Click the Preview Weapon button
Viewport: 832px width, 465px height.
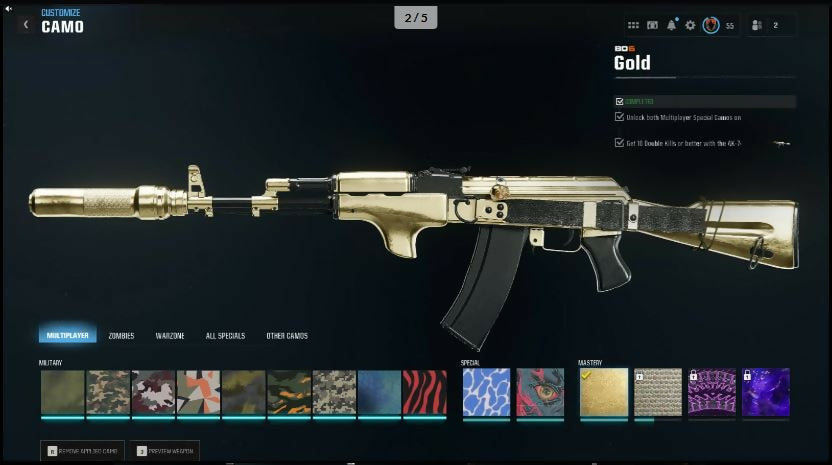[x=164, y=451]
